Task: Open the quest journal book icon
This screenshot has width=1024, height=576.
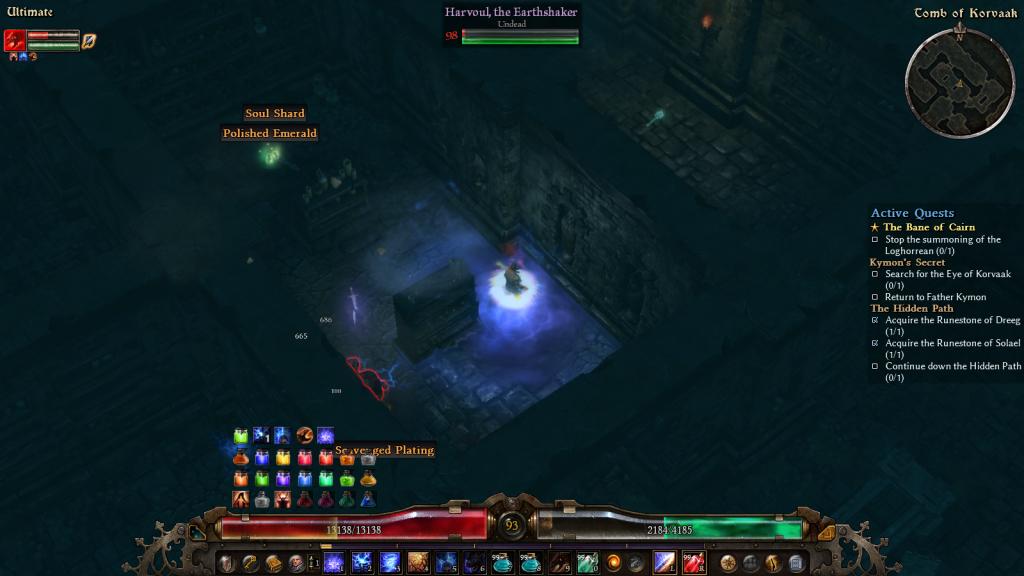Action: tap(273, 563)
